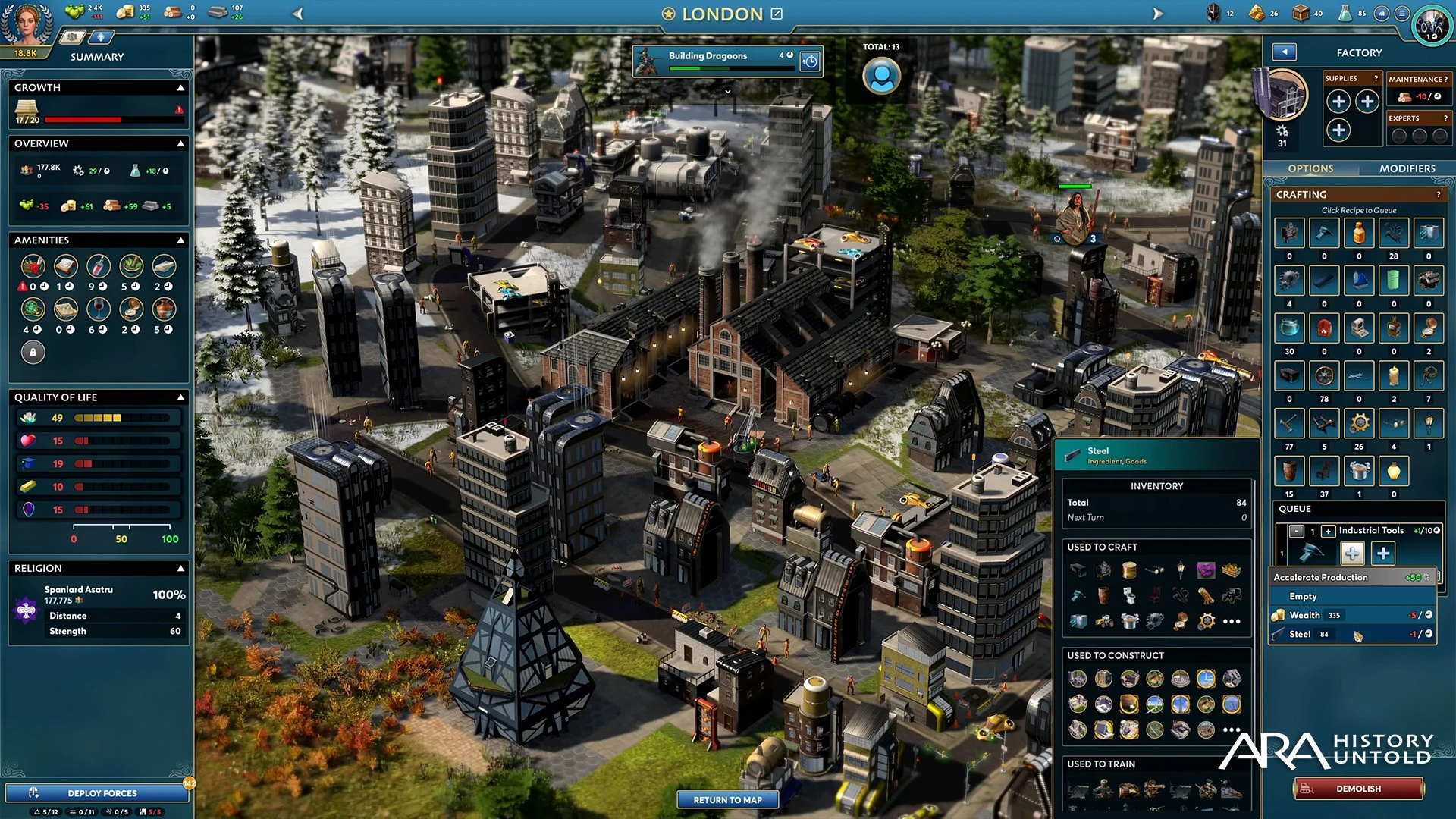Cycle to the next city

(1157, 14)
